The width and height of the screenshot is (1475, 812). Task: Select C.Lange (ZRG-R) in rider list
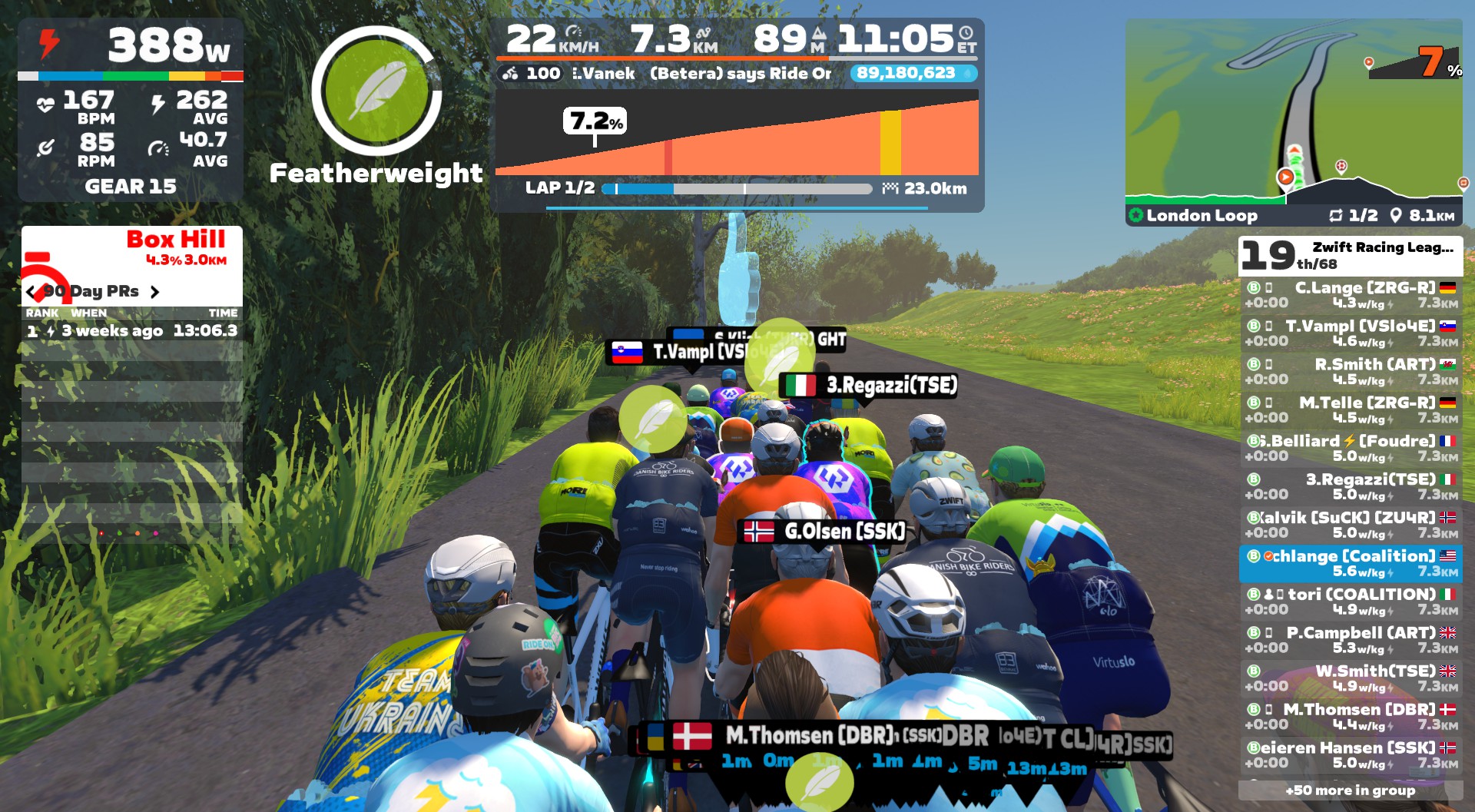(x=1351, y=295)
